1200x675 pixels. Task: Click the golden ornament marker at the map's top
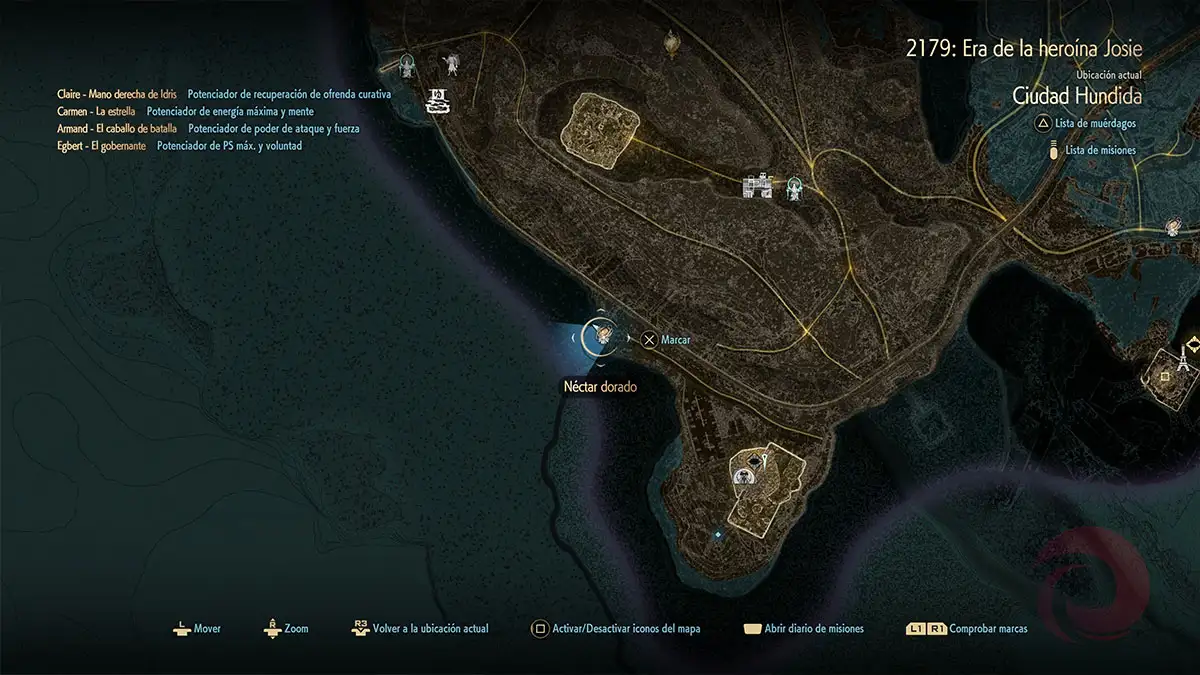(673, 41)
